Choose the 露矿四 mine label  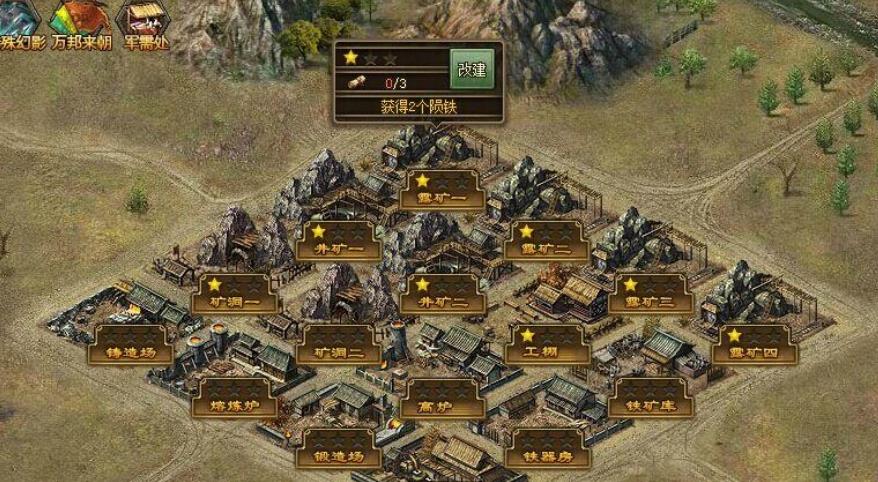point(755,348)
